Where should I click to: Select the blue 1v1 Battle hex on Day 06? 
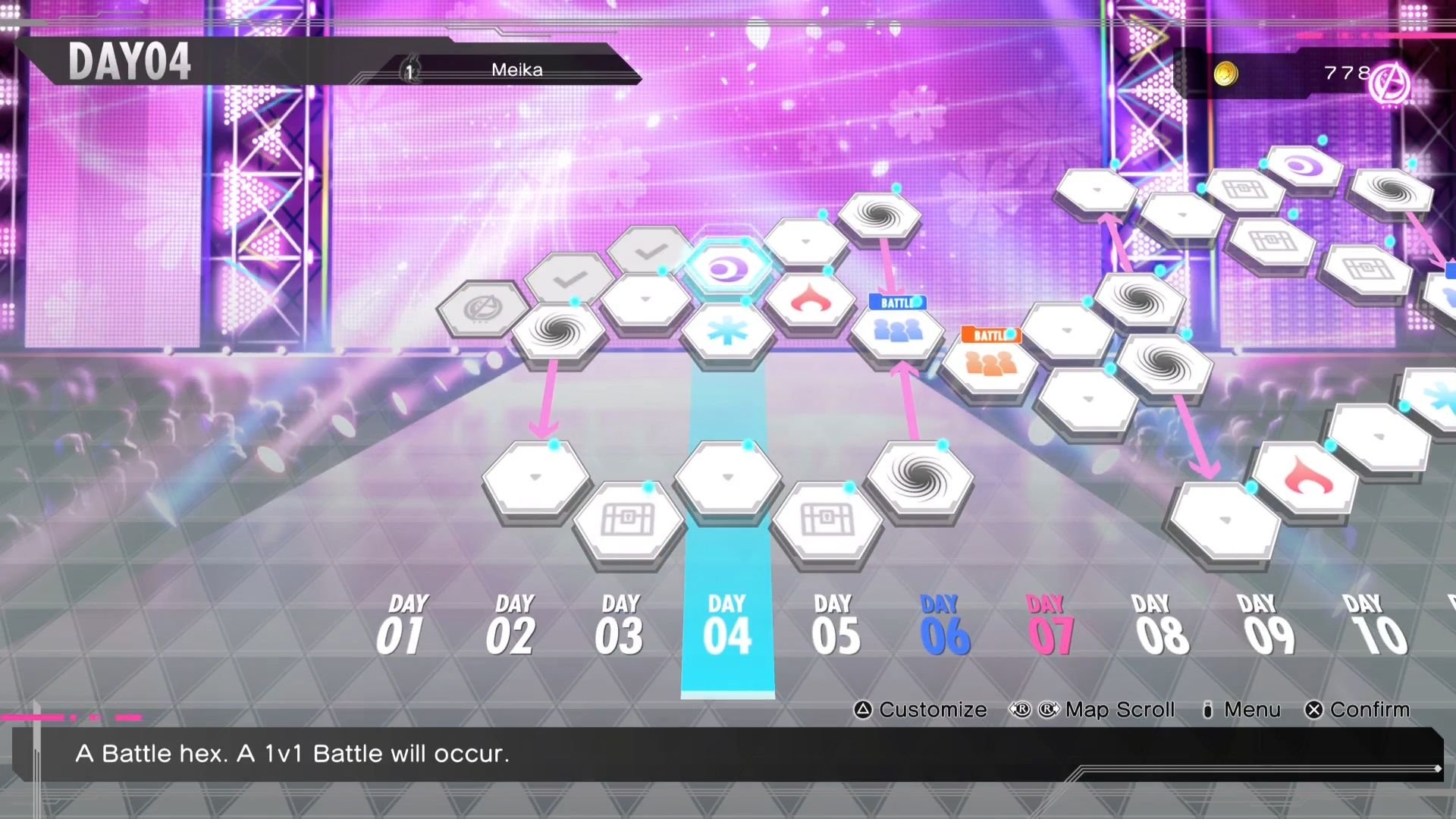click(x=896, y=334)
